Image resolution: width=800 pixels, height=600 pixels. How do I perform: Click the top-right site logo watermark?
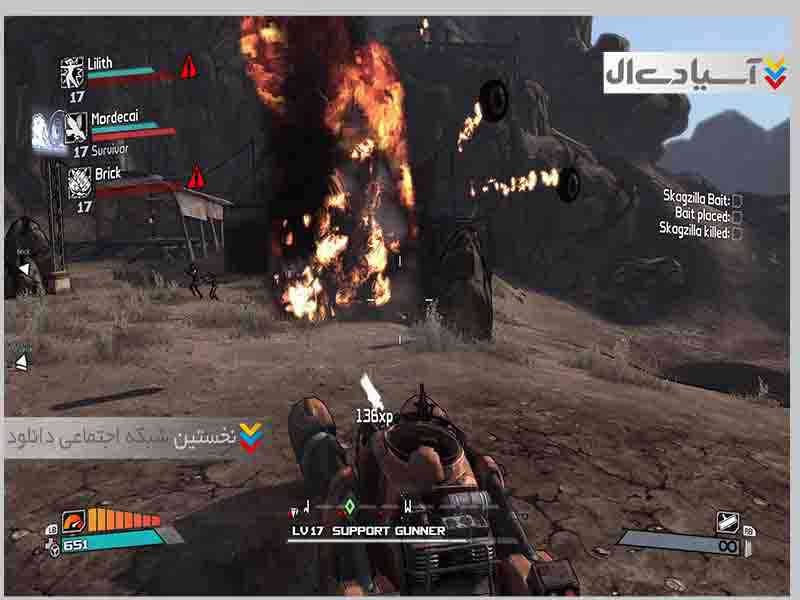tap(696, 73)
